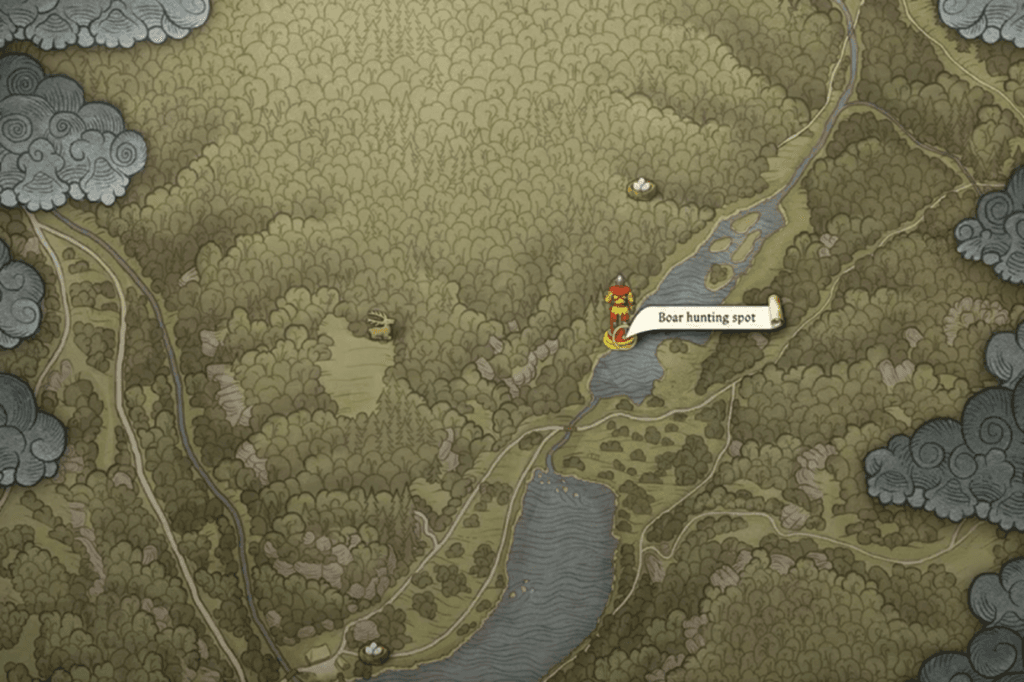Click the red player figure marker
The width and height of the screenshot is (1024, 682).
coord(619,300)
